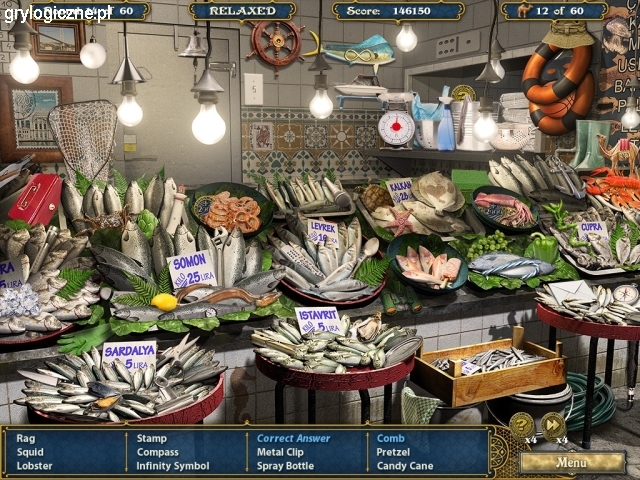Click the Candy Cane list entry
This screenshot has height=480, width=640.
tap(404, 466)
